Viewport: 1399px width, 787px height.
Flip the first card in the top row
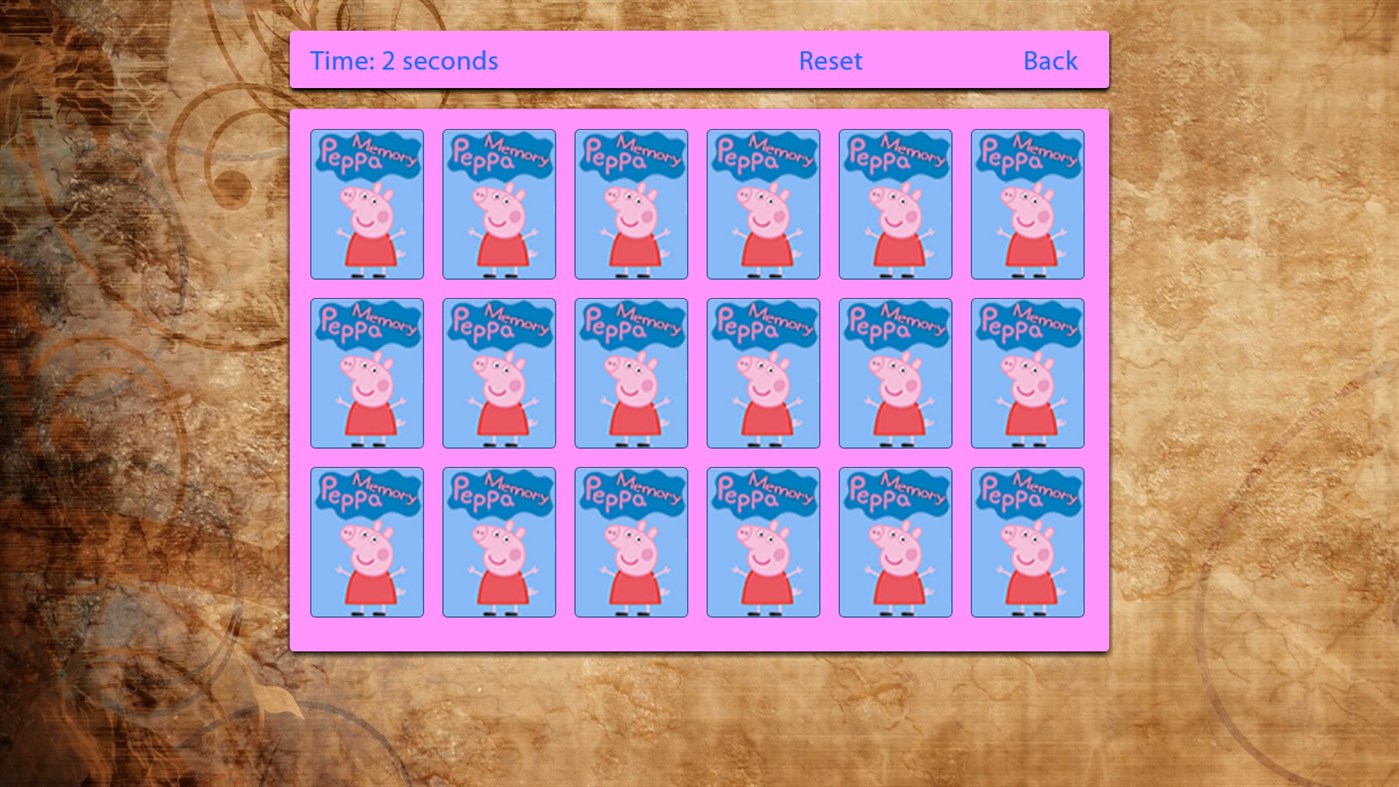pyautogui.click(x=366, y=203)
